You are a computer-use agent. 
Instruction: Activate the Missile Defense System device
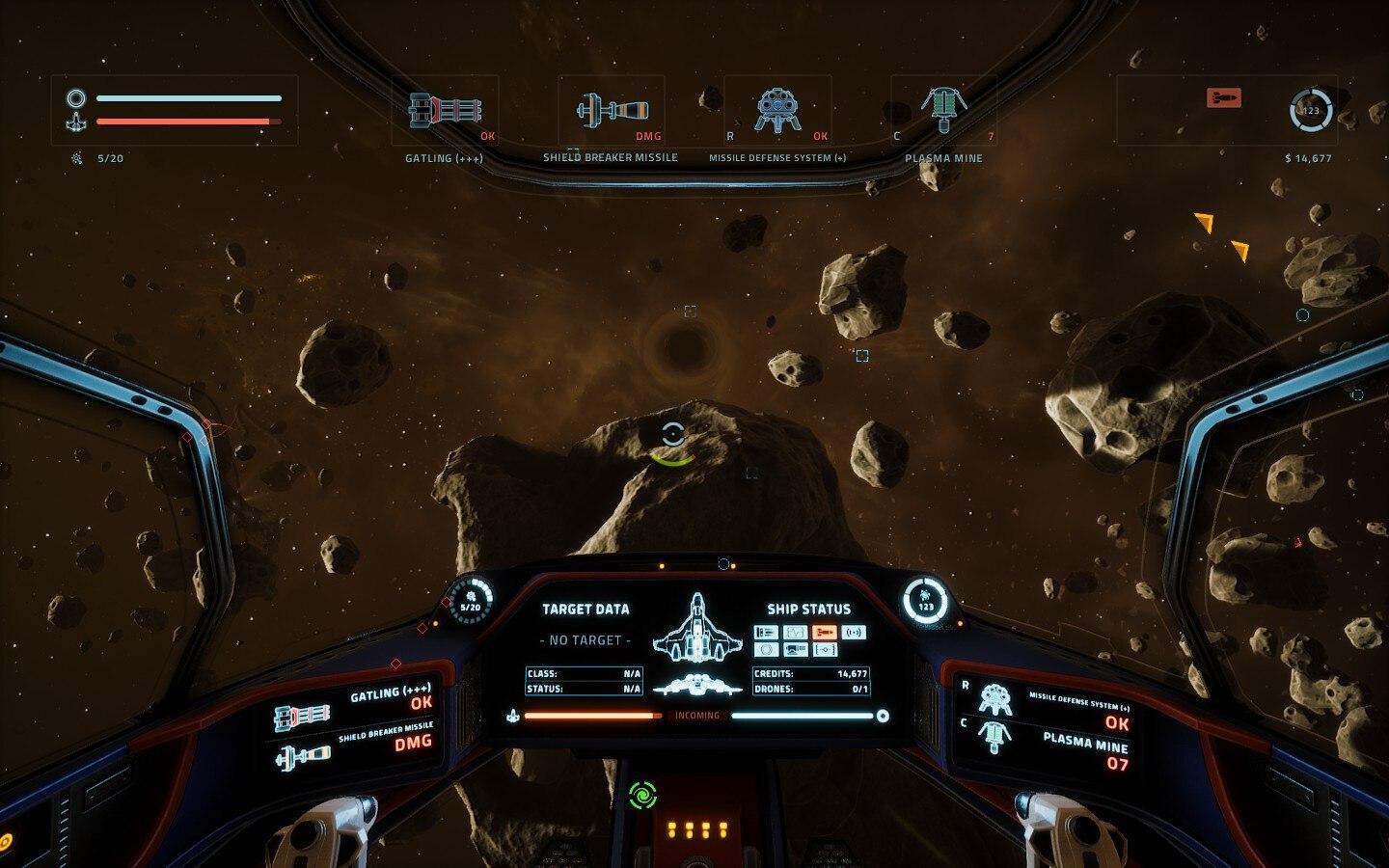coord(777,112)
